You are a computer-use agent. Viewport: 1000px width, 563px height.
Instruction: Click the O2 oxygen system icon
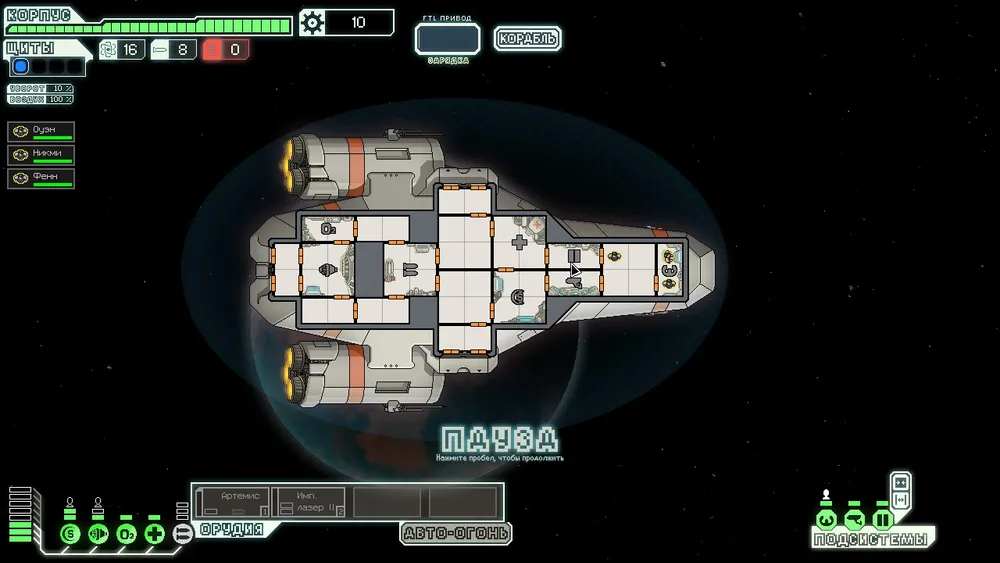pos(126,533)
